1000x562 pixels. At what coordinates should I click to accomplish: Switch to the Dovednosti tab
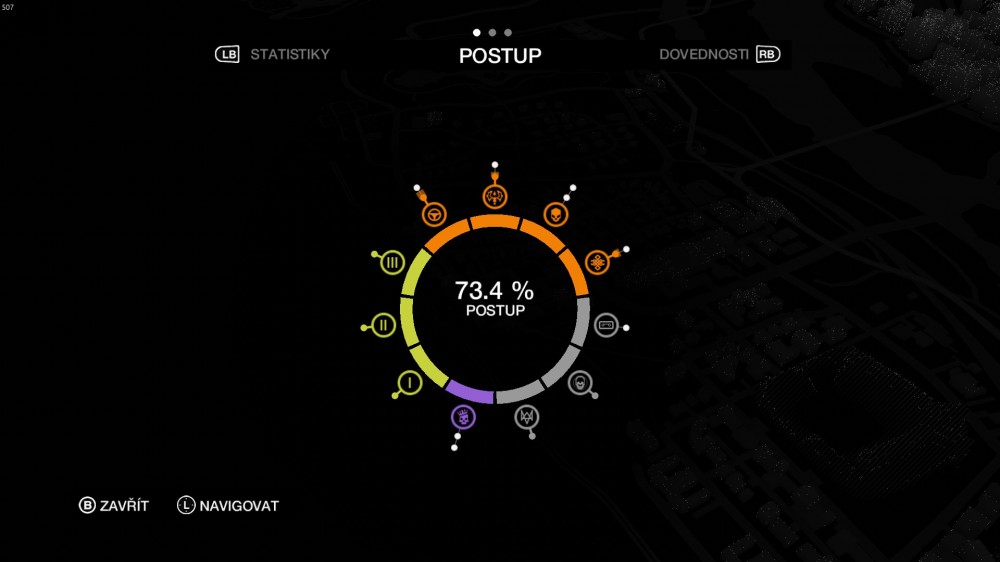tap(703, 54)
